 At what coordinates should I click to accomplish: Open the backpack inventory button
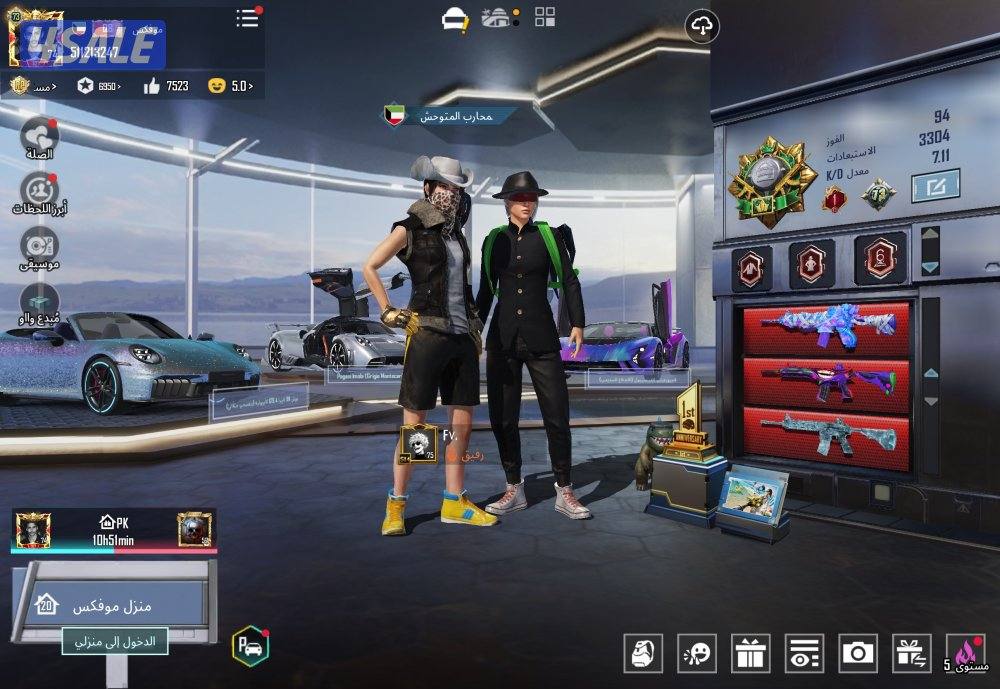click(x=643, y=653)
